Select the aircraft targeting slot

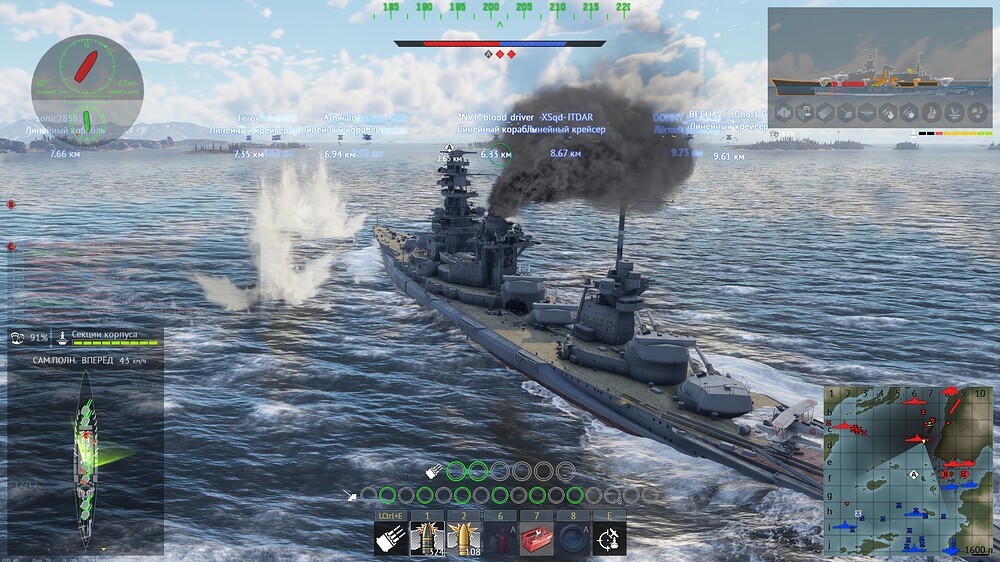[609, 538]
